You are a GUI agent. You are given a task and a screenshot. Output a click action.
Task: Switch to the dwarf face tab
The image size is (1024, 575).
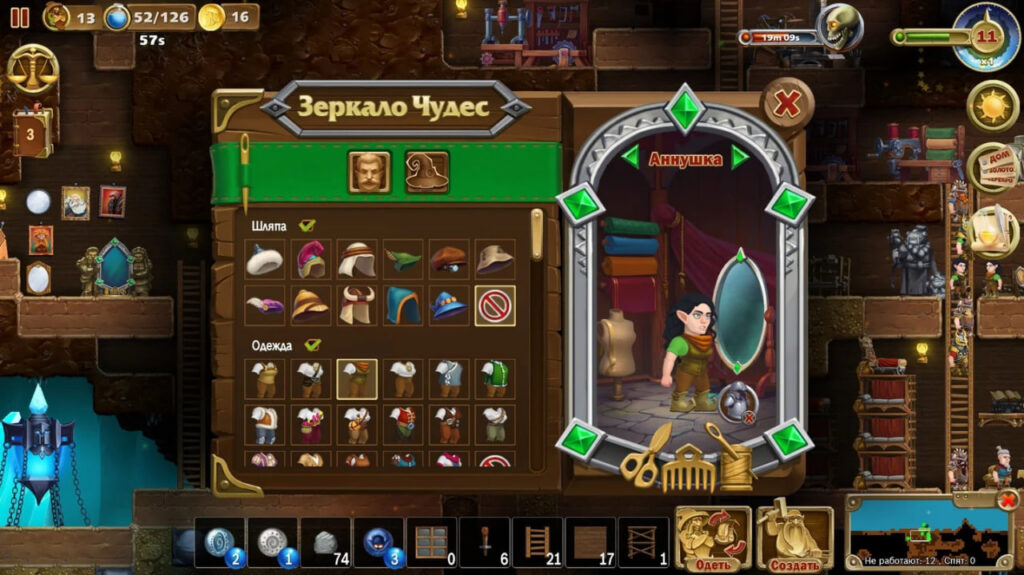click(369, 172)
